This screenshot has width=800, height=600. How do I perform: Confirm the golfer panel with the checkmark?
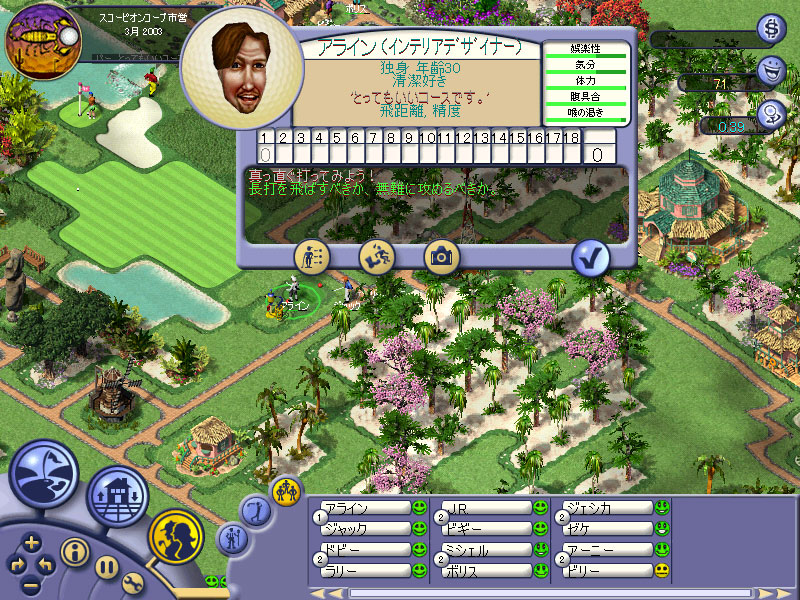click(591, 257)
